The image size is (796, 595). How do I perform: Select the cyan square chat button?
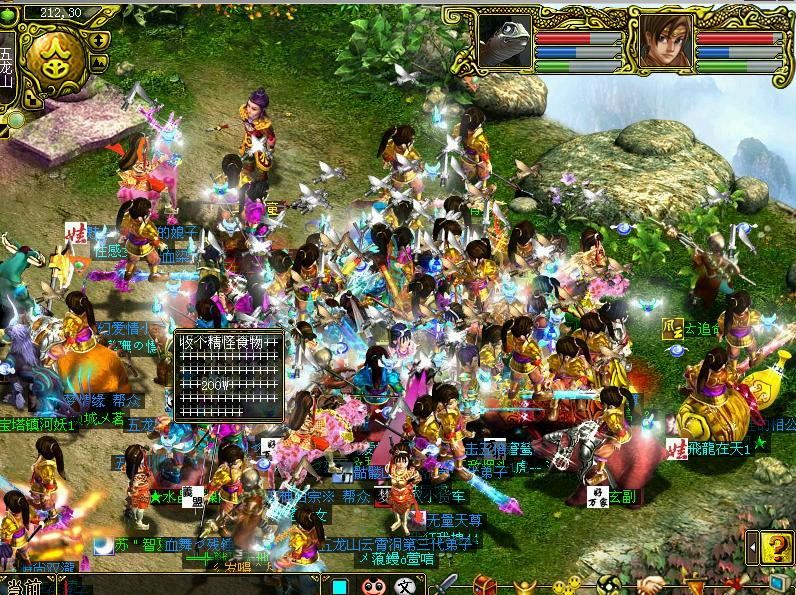[340, 586]
